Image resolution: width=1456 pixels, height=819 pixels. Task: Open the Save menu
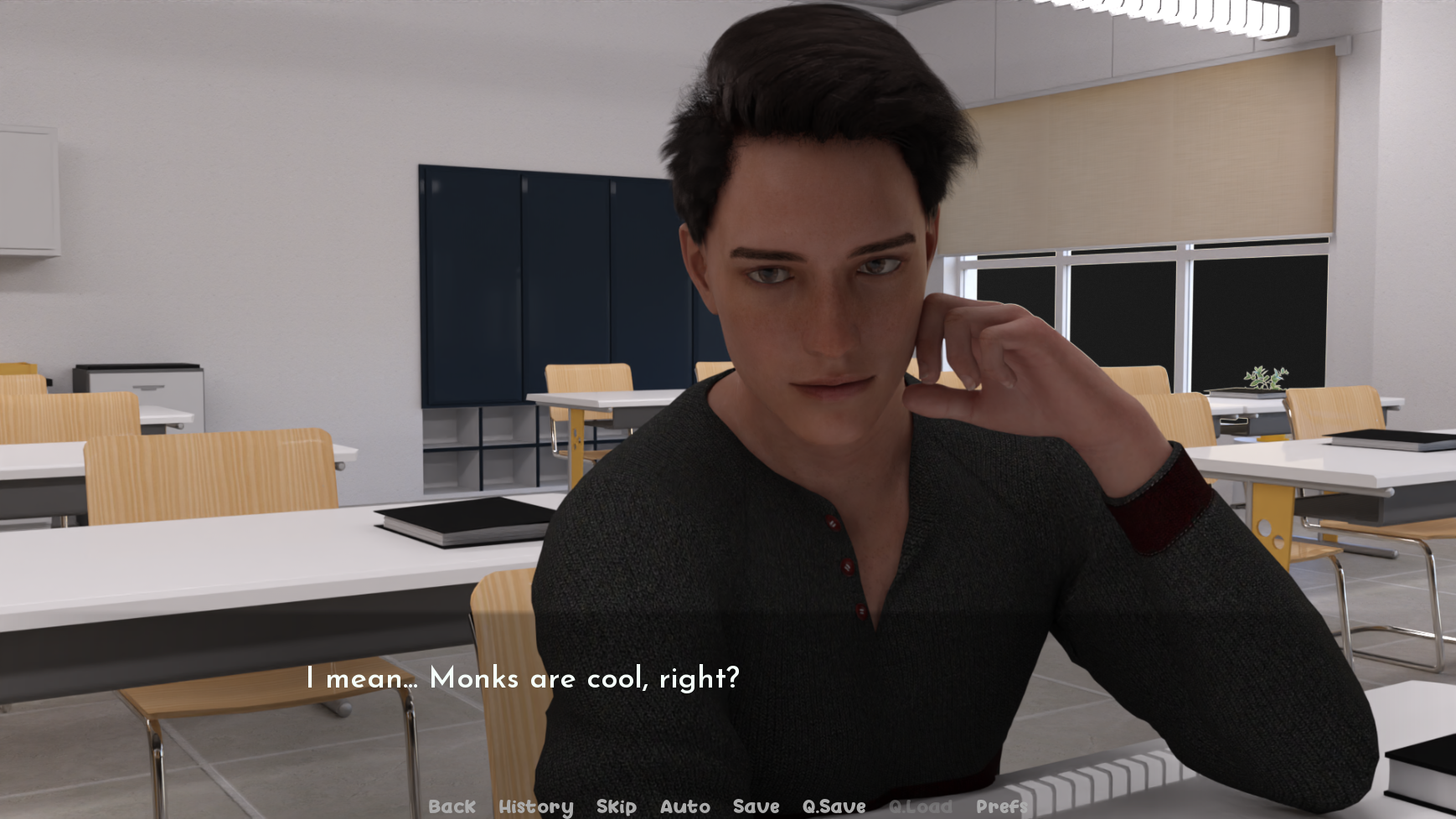click(756, 806)
